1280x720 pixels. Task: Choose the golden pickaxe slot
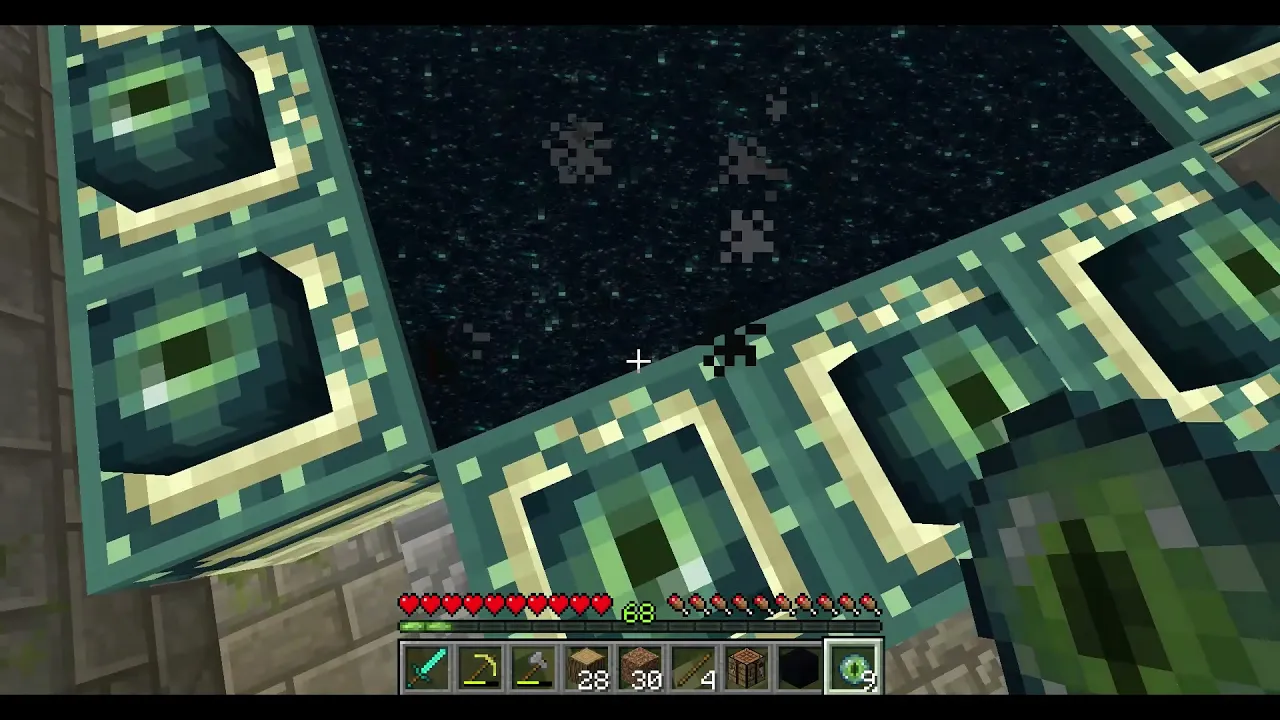point(480,668)
